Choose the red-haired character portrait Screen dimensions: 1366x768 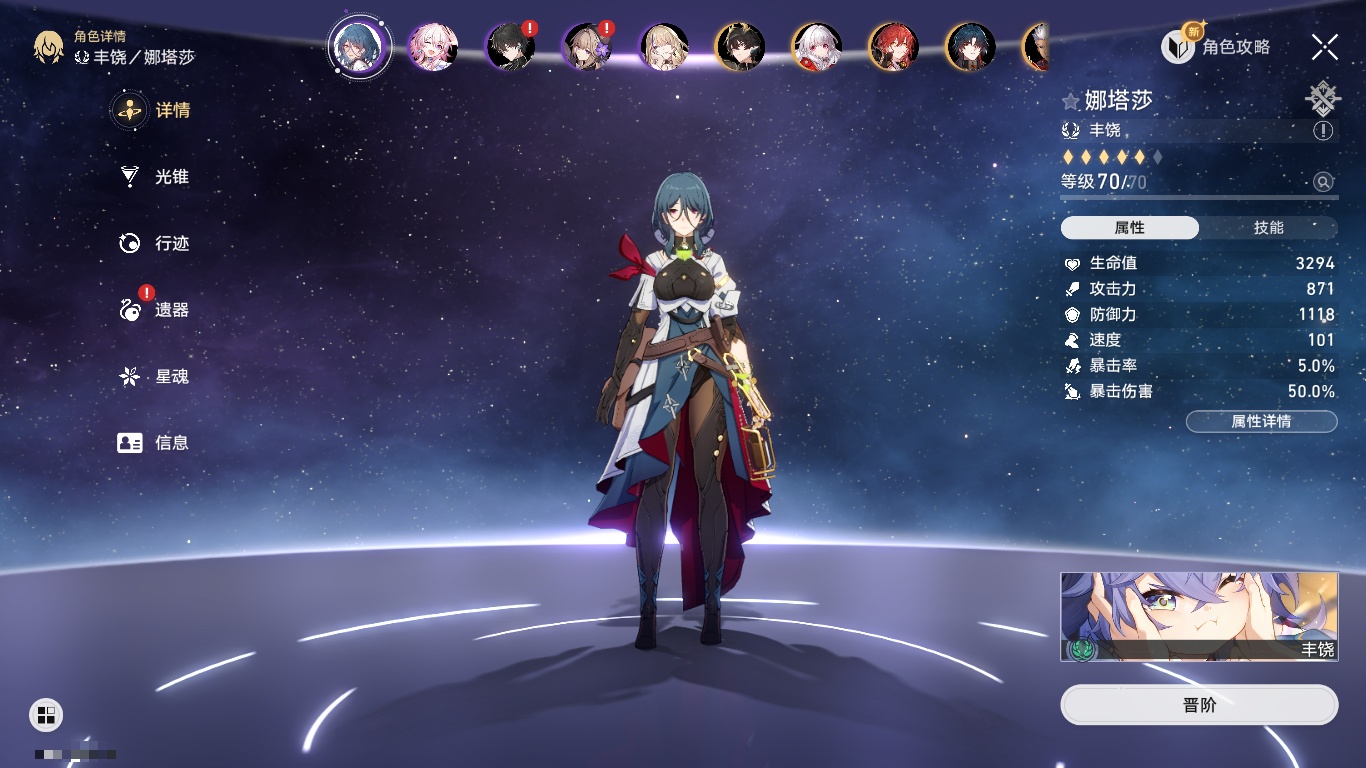[893, 47]
